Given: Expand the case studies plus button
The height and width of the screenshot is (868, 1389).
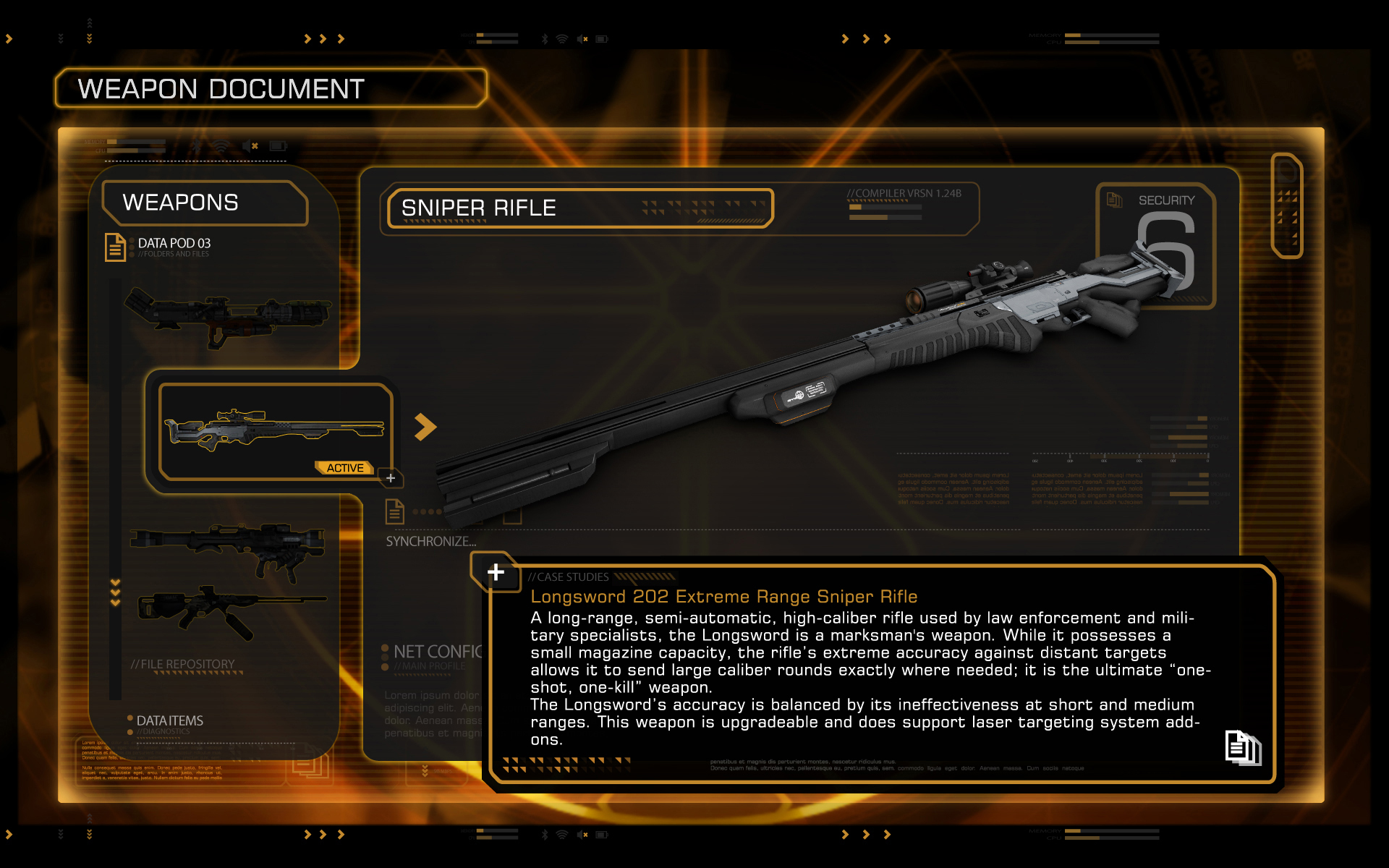Looking at the screenshot, I should [x=496, y=572].
